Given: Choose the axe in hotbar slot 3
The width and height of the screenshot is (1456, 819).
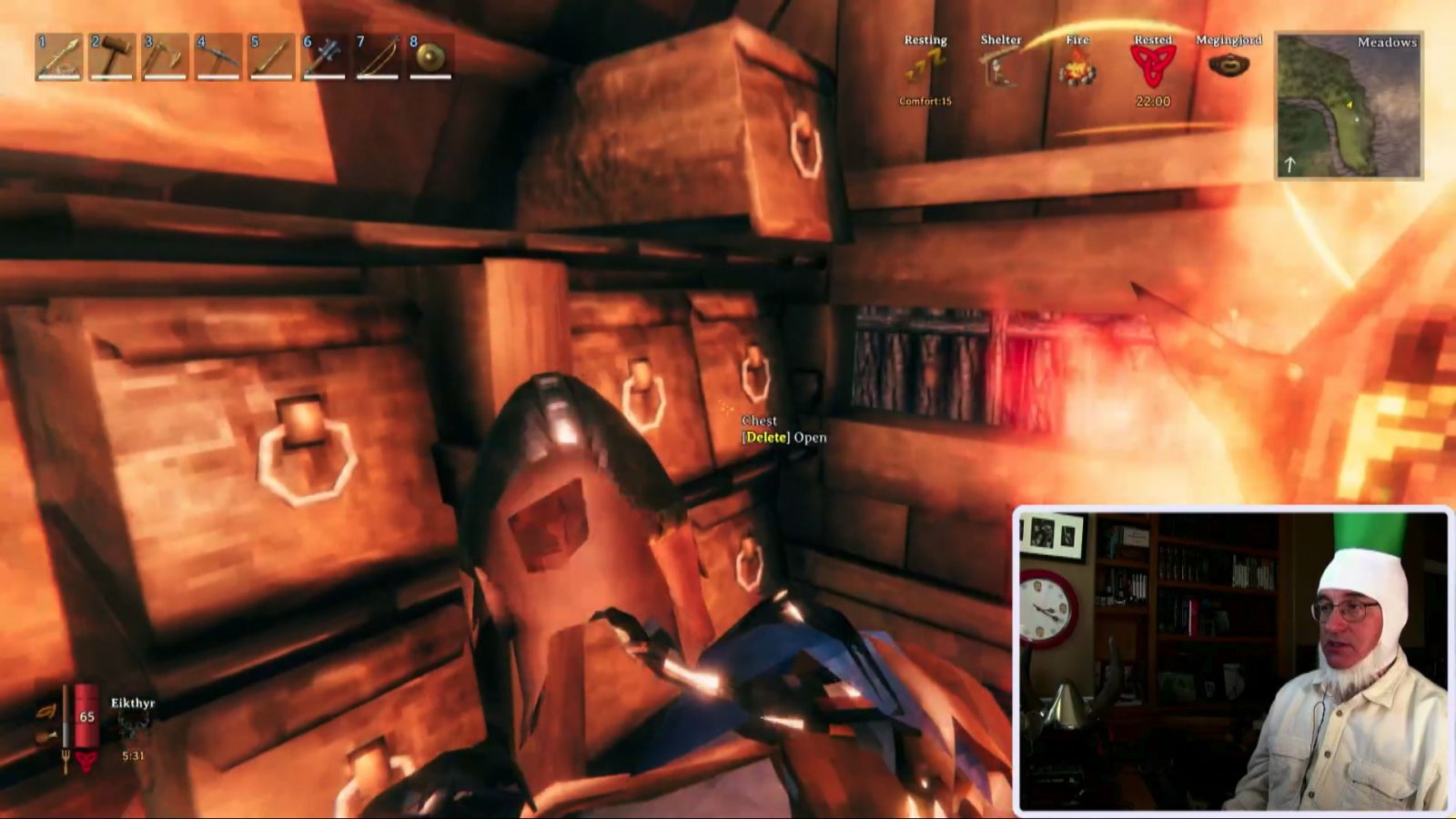Looking at the screenshot, I should (x=165, y=57).
